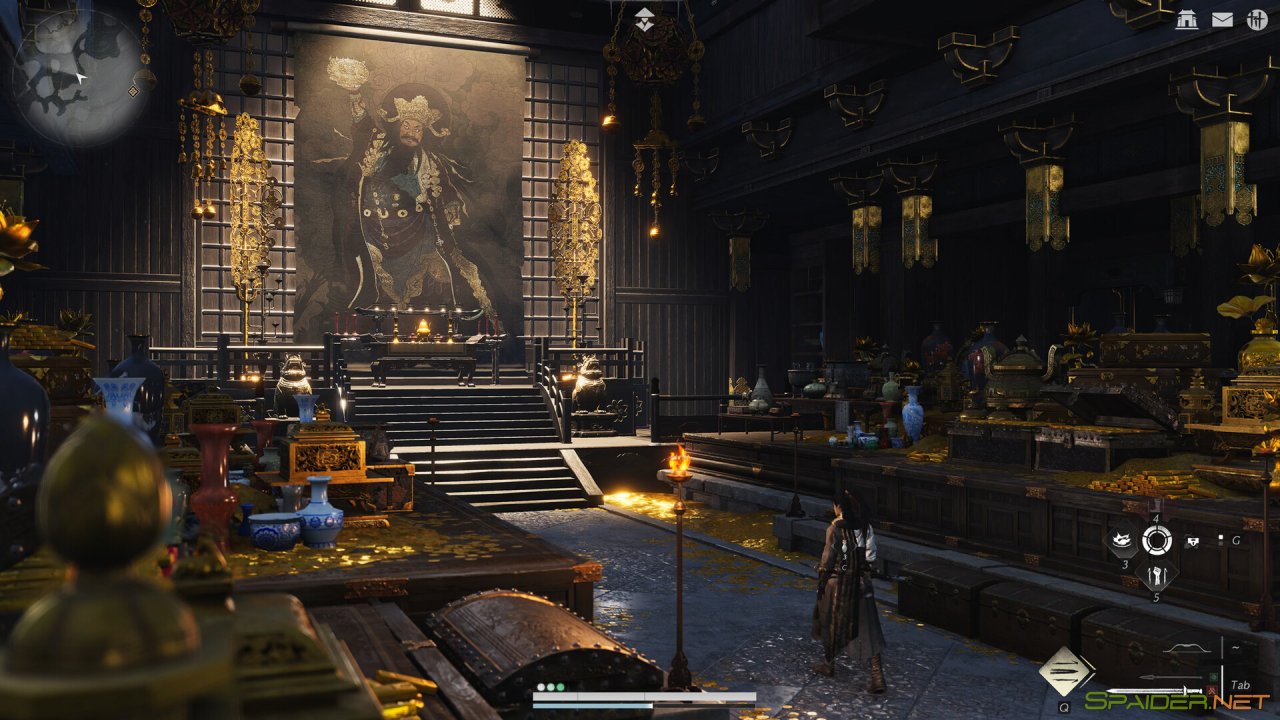The height and width of the screenshot is (720, 1280).
Task: Select the diamond quest marker on the minimap edge
Action: point(133,91)
